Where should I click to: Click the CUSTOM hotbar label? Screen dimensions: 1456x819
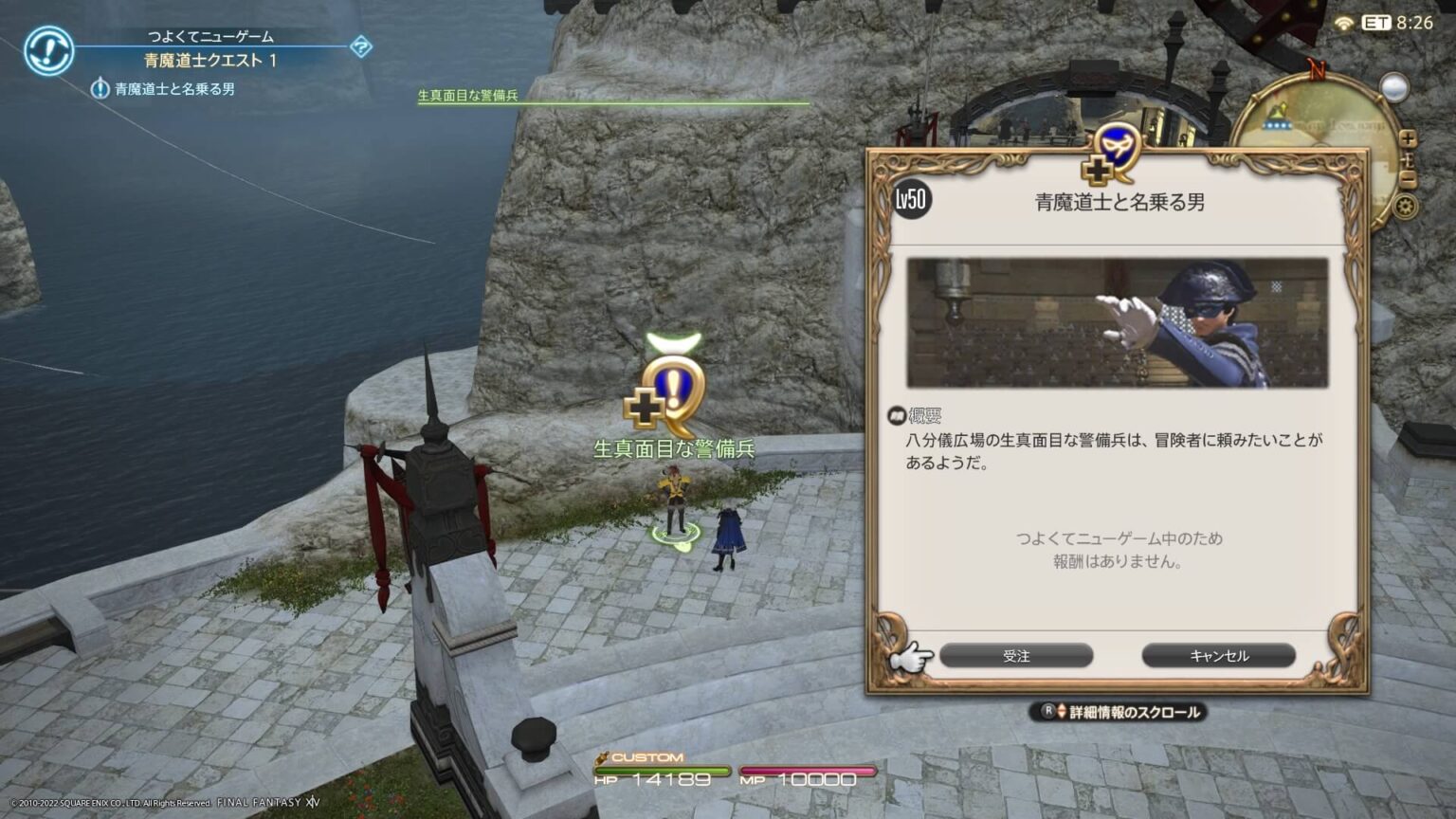coord(646,757)
